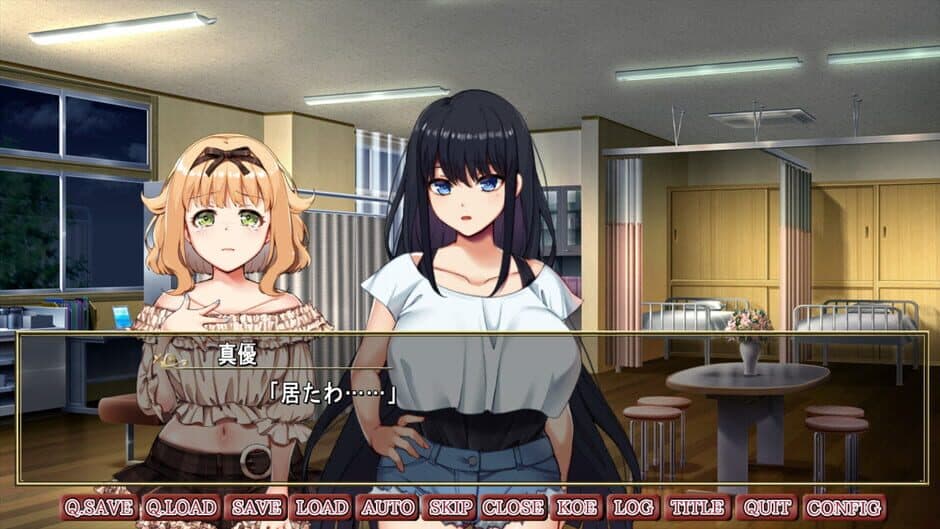Hide the text window with CLOSE
The width and height of the screenshot is (940, 529).
coord(514,507)
